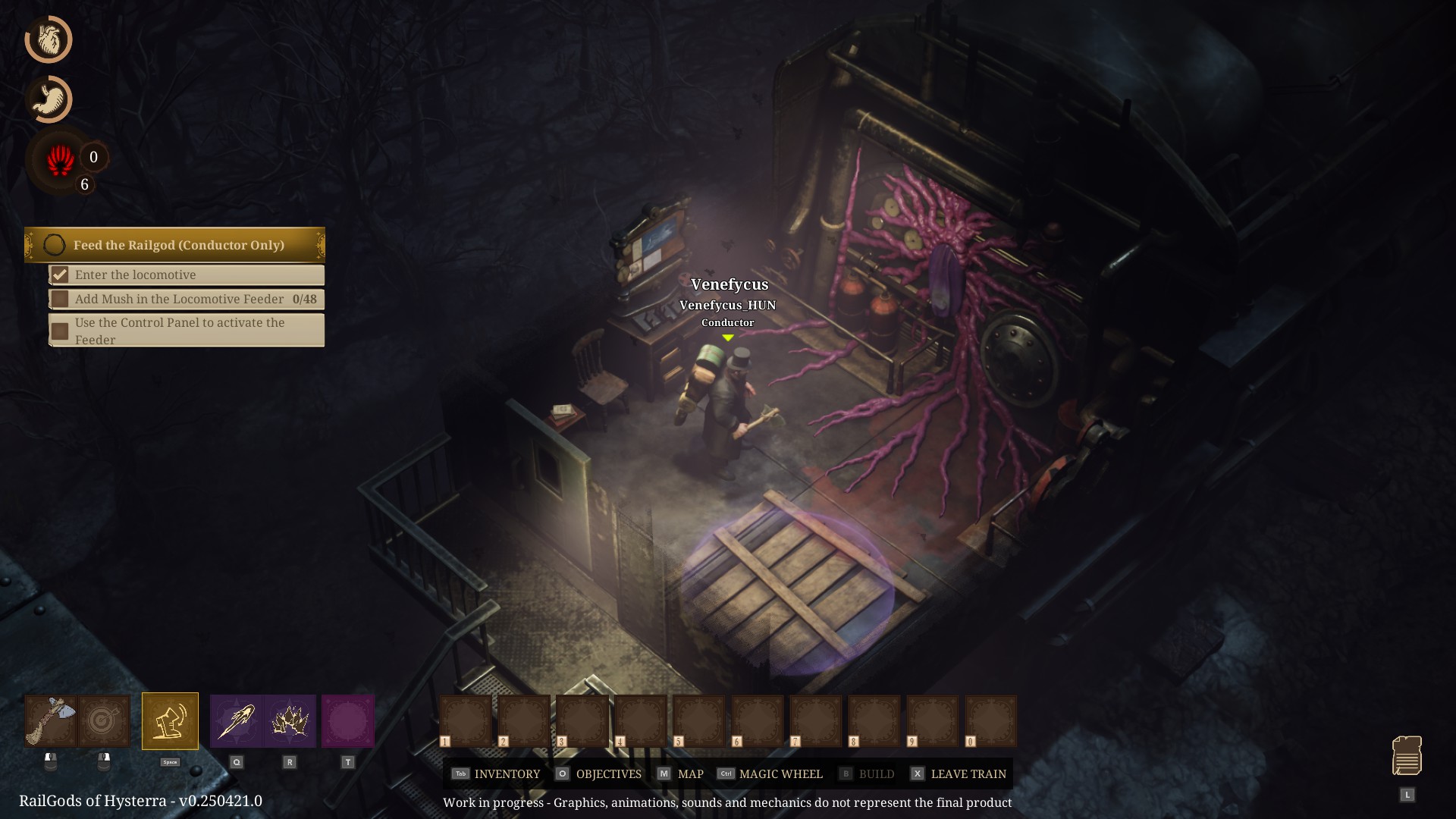The width and height of the screenshot is (1456, 819).
Task: Click the red flame resource icon
Action: click(x=61, y=161)
